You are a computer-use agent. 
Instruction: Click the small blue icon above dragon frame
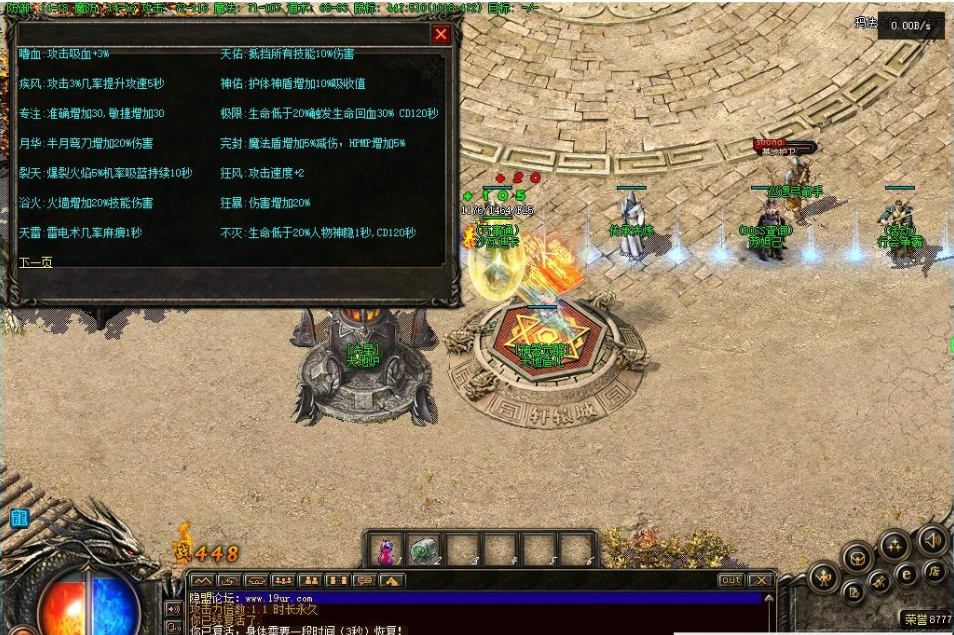click(x=19, y=518)
